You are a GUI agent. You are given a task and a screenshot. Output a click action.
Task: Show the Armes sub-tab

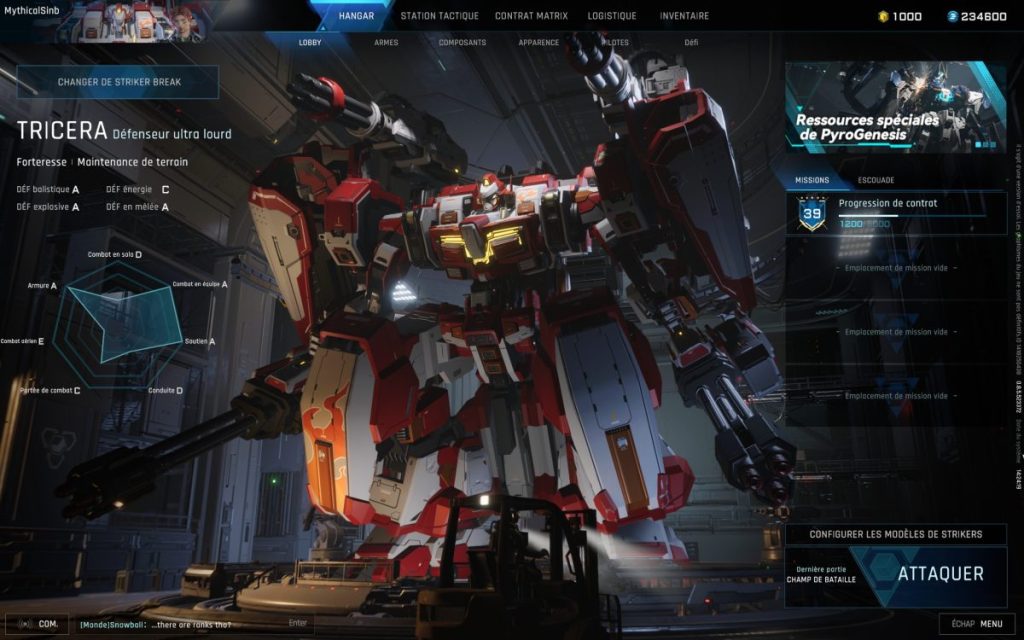386,43
